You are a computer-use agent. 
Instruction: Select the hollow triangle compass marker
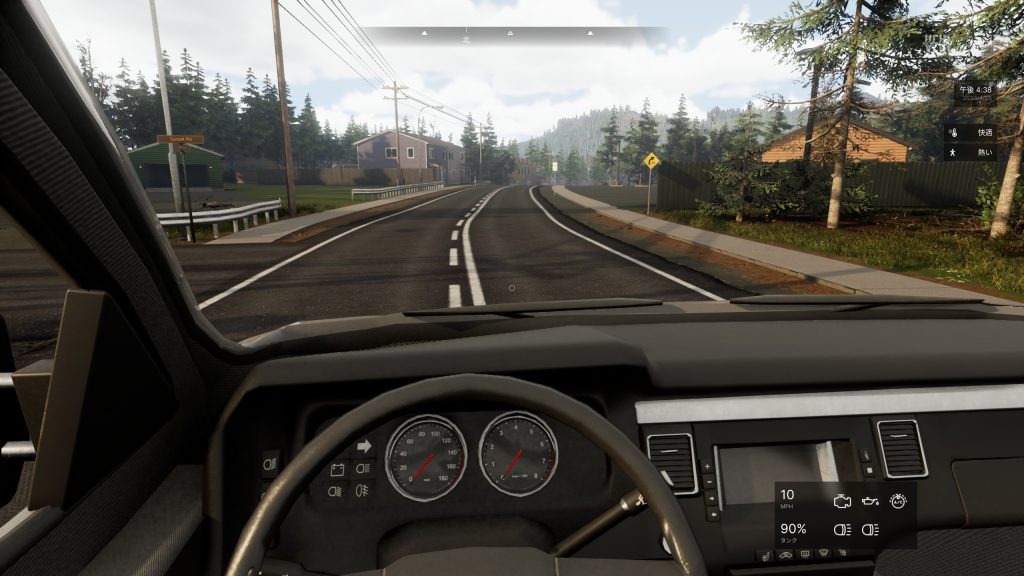pos(510,33)
